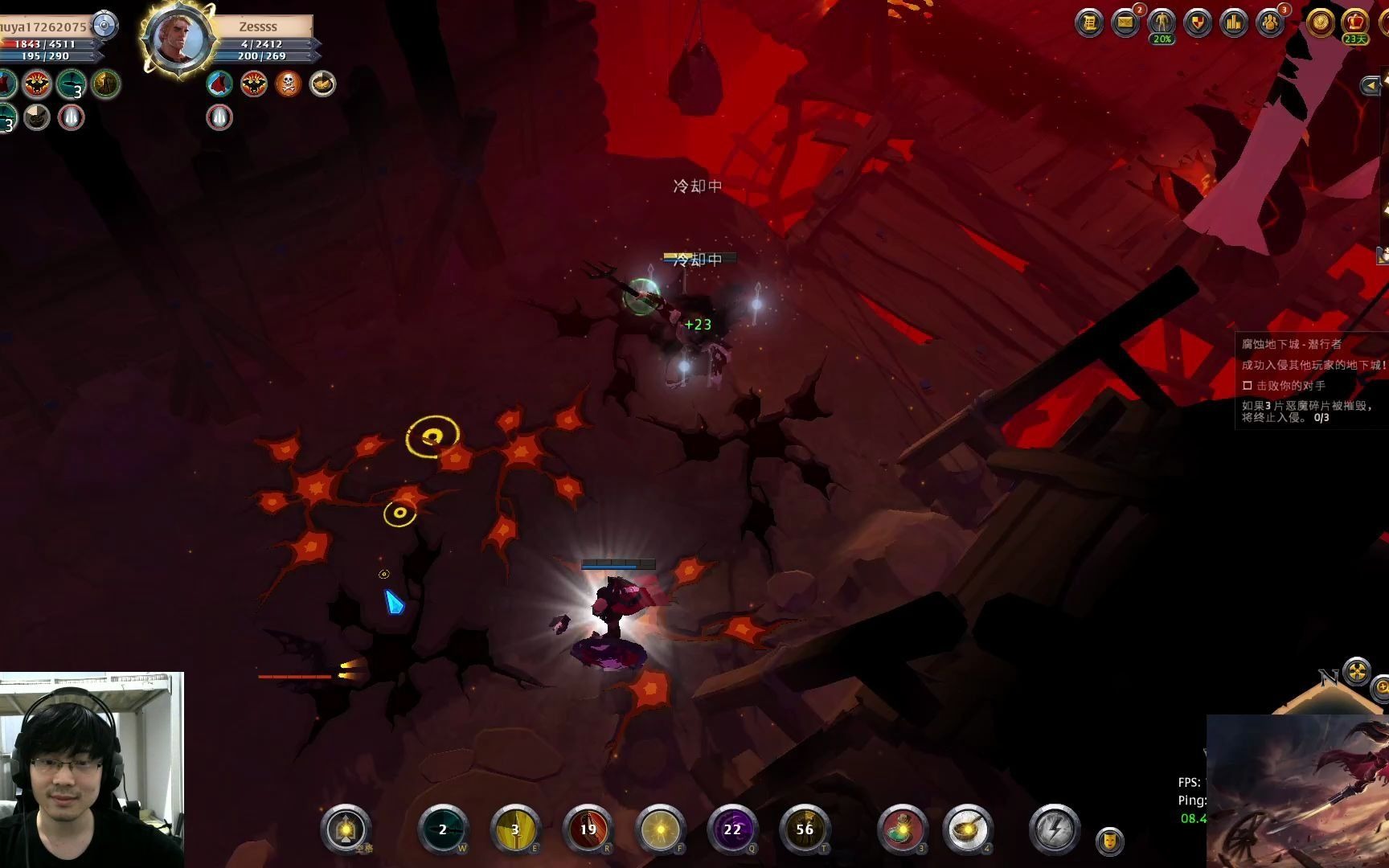Use the glowing yellow F ability
1389x868 pixels.
660,829
